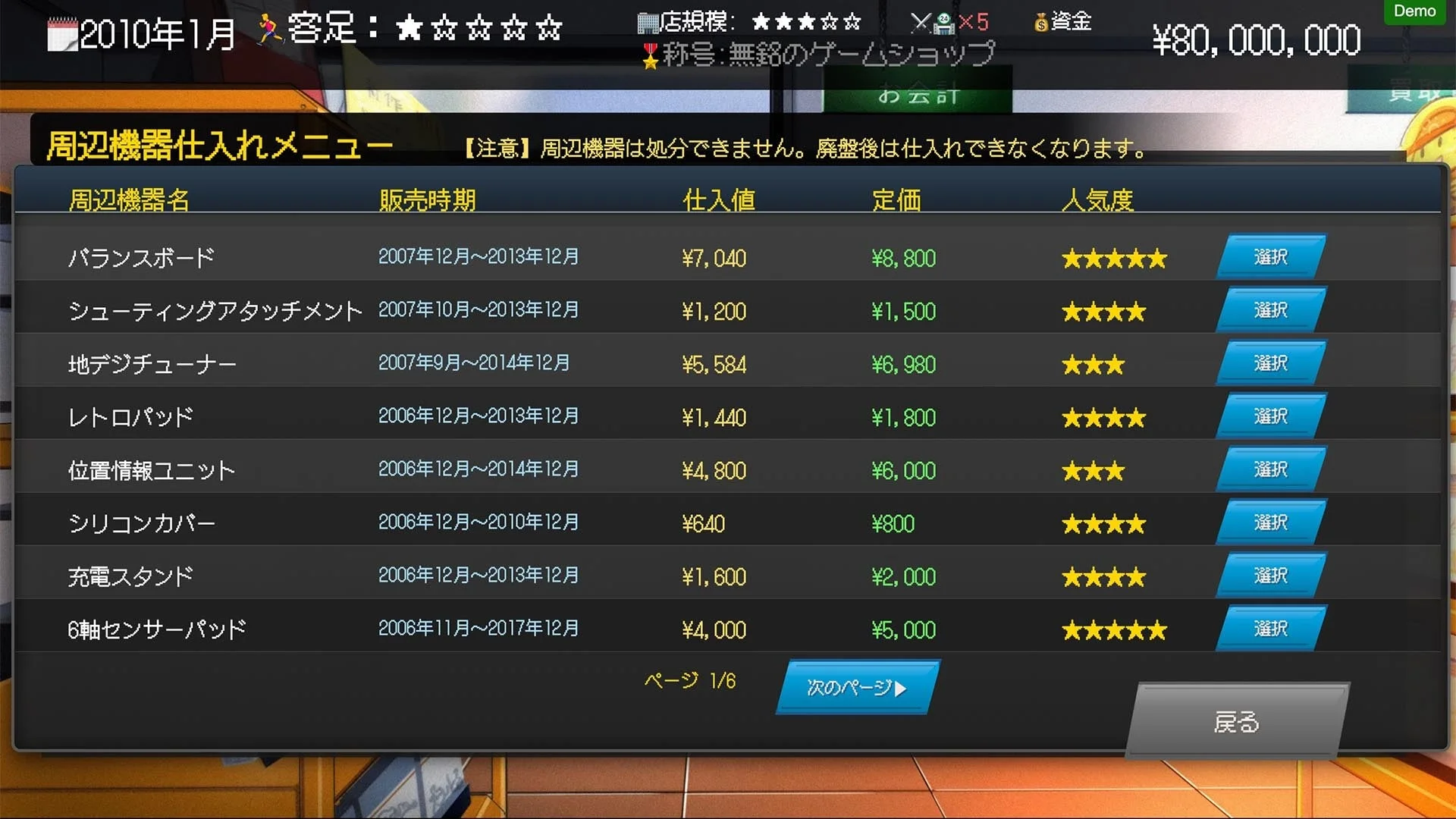Select 選択 for 位置情報ユニット
Viewport: 1456px width, 819px height.
click(1270, 469)
